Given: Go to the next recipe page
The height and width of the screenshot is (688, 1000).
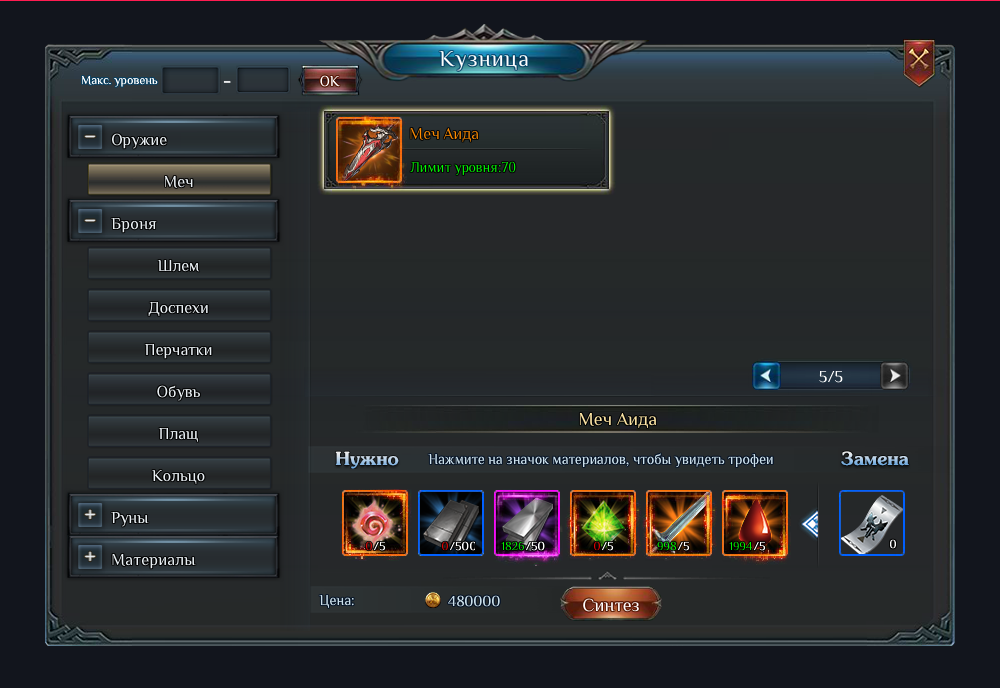Looking at the screenshot, I should coord(895,376).
